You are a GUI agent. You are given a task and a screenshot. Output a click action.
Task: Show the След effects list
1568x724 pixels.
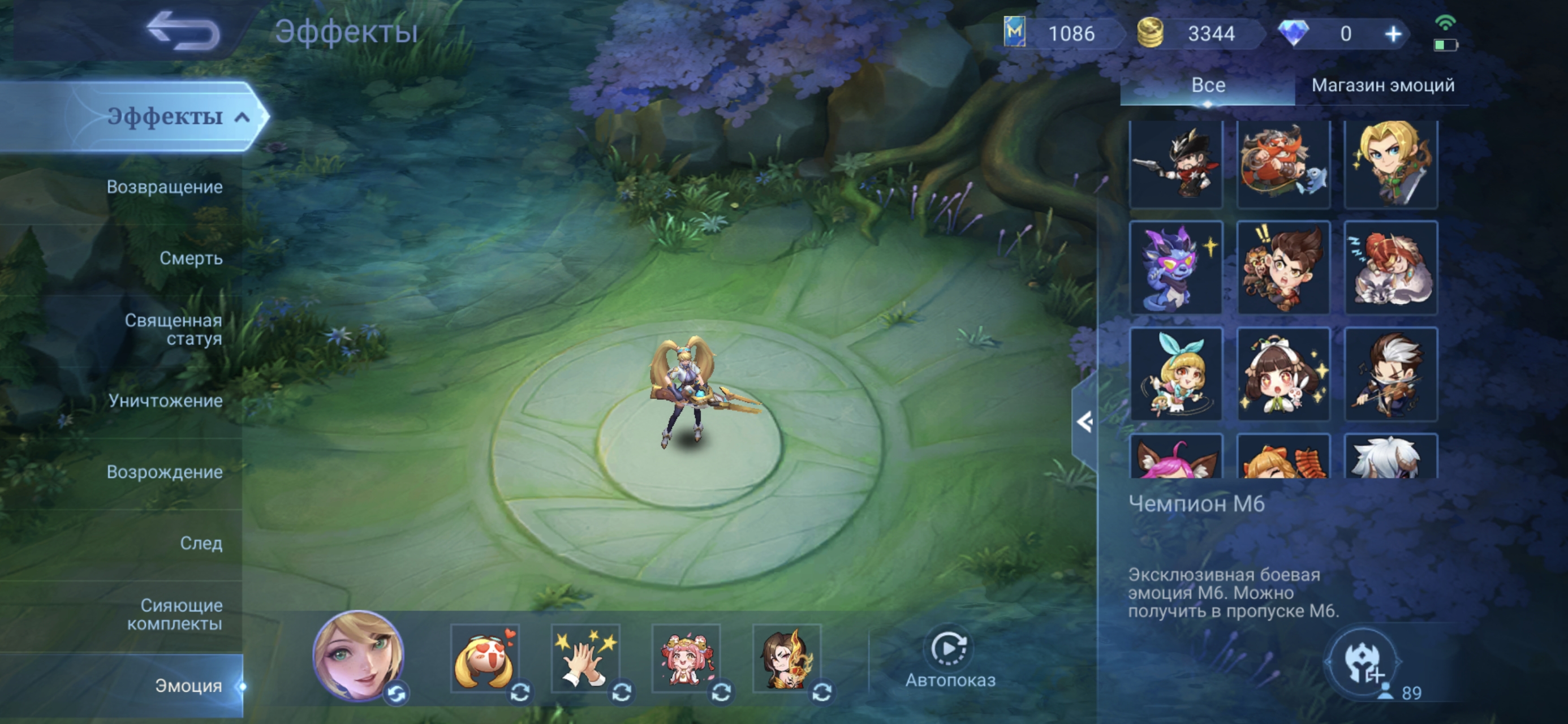201,543
